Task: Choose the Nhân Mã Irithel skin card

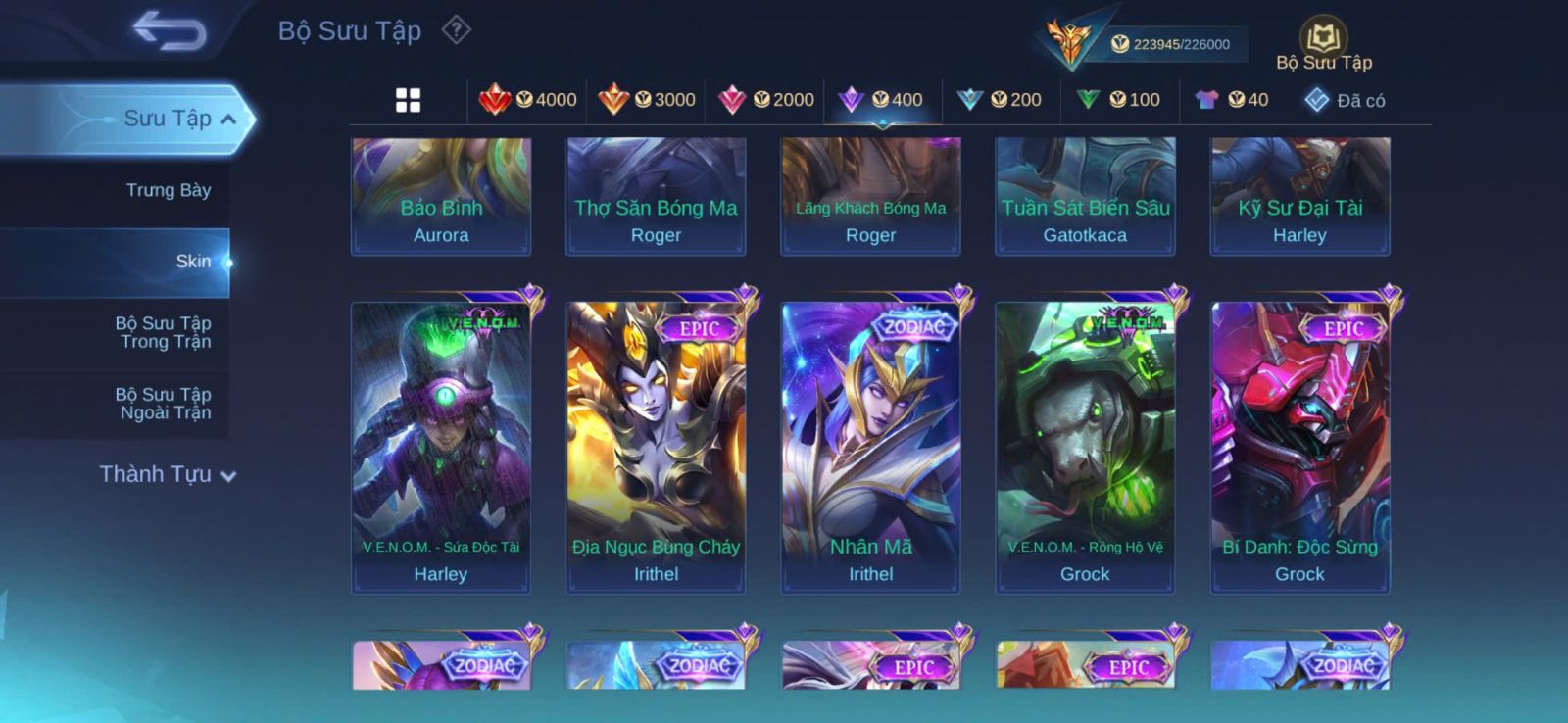Action: (x=870, y=446)
